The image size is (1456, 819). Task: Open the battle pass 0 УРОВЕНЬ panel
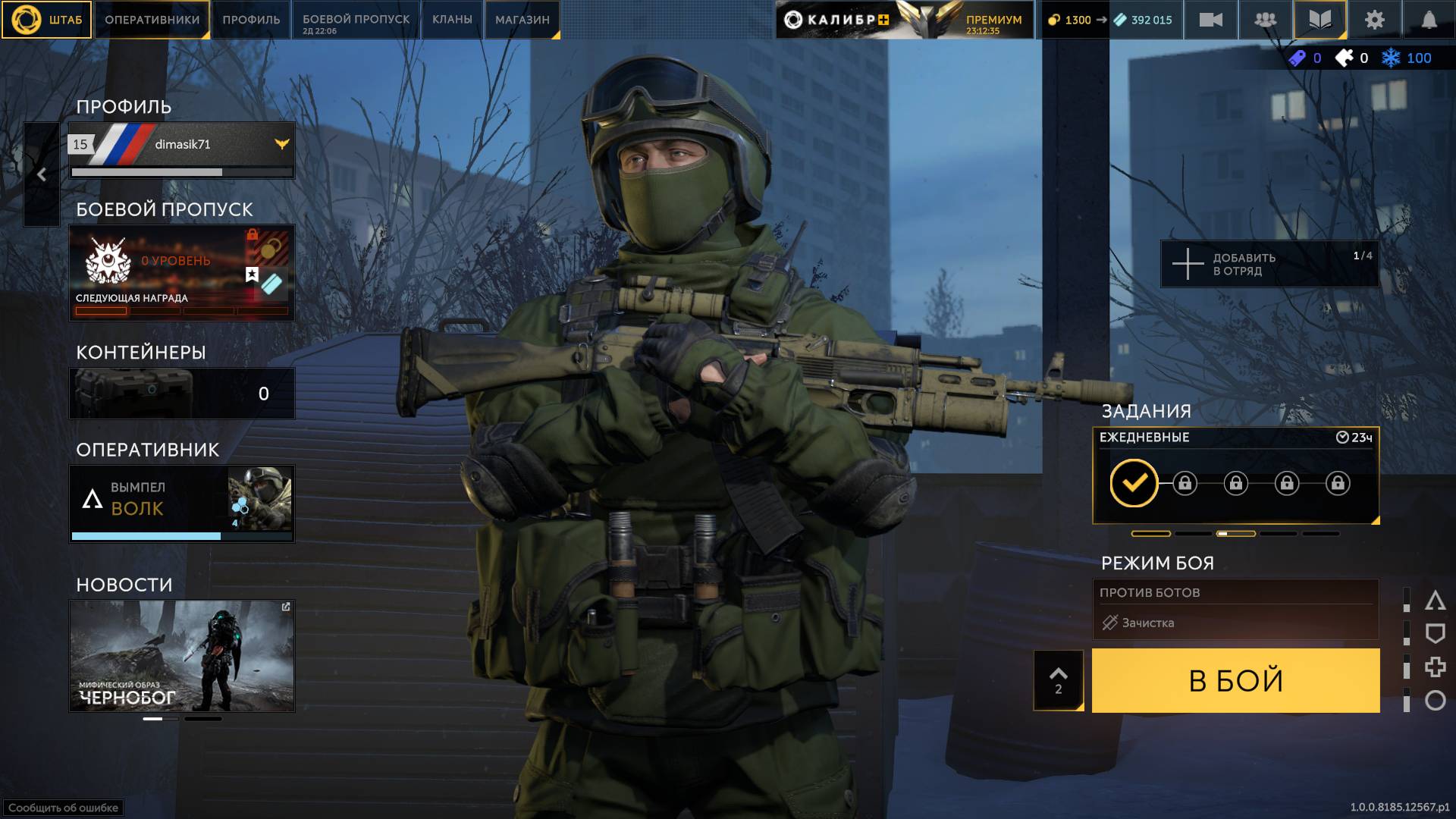(182, 273)
